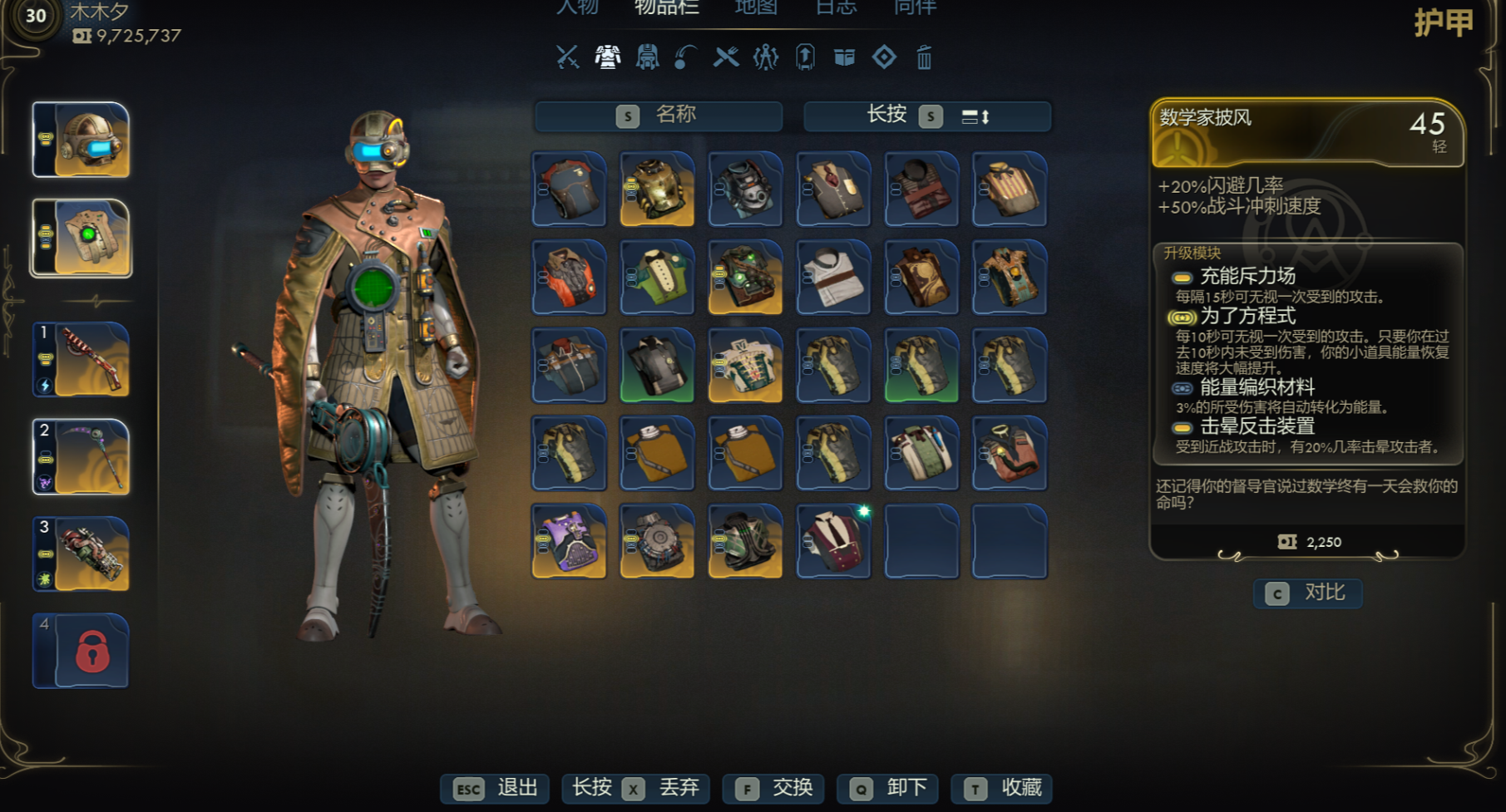Viewport: 1506px width, 812px height.
Task: Switch to the 人物 character tab
Action: (577, 7)
